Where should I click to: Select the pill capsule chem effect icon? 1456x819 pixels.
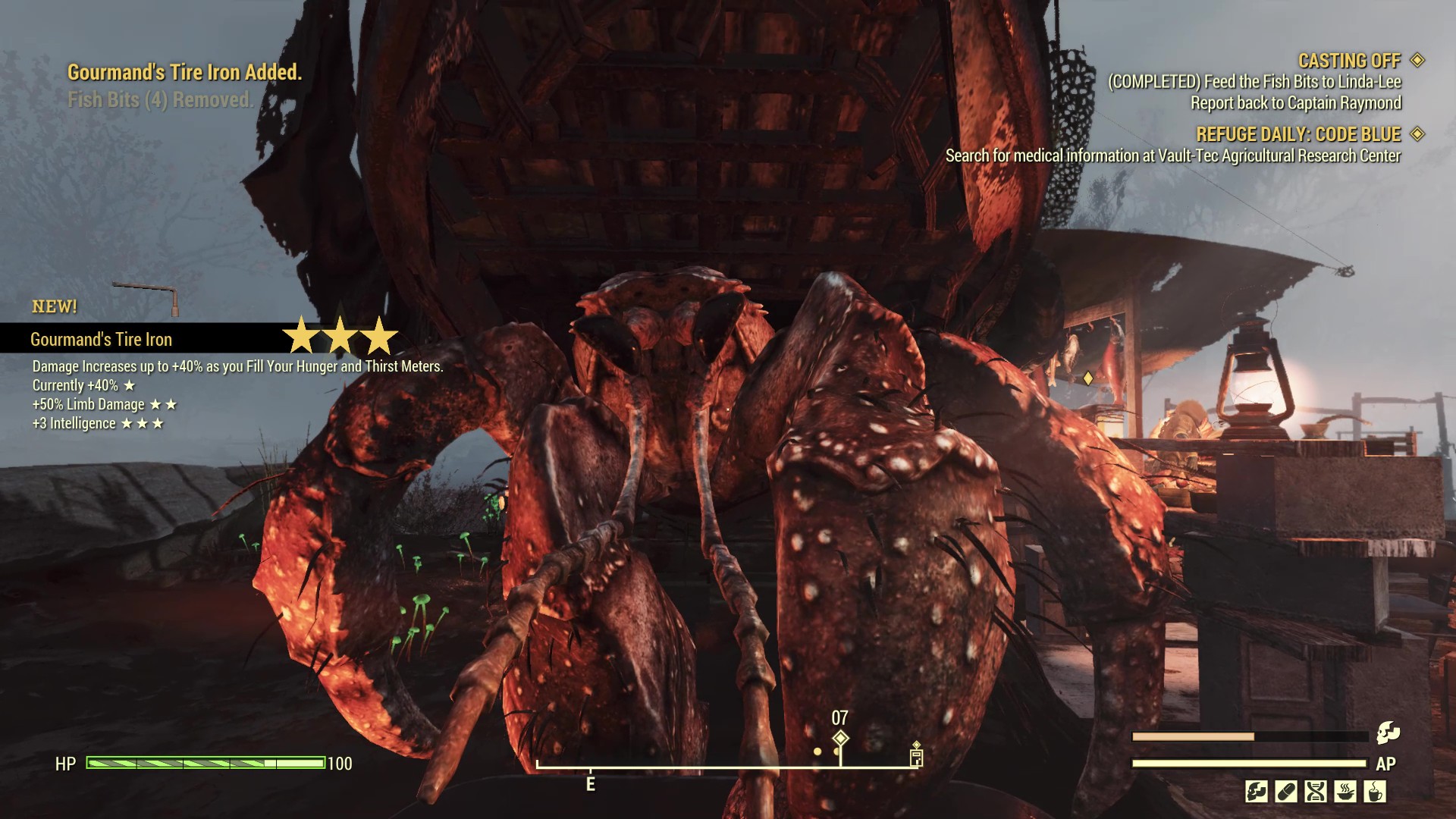(1286, 792)
